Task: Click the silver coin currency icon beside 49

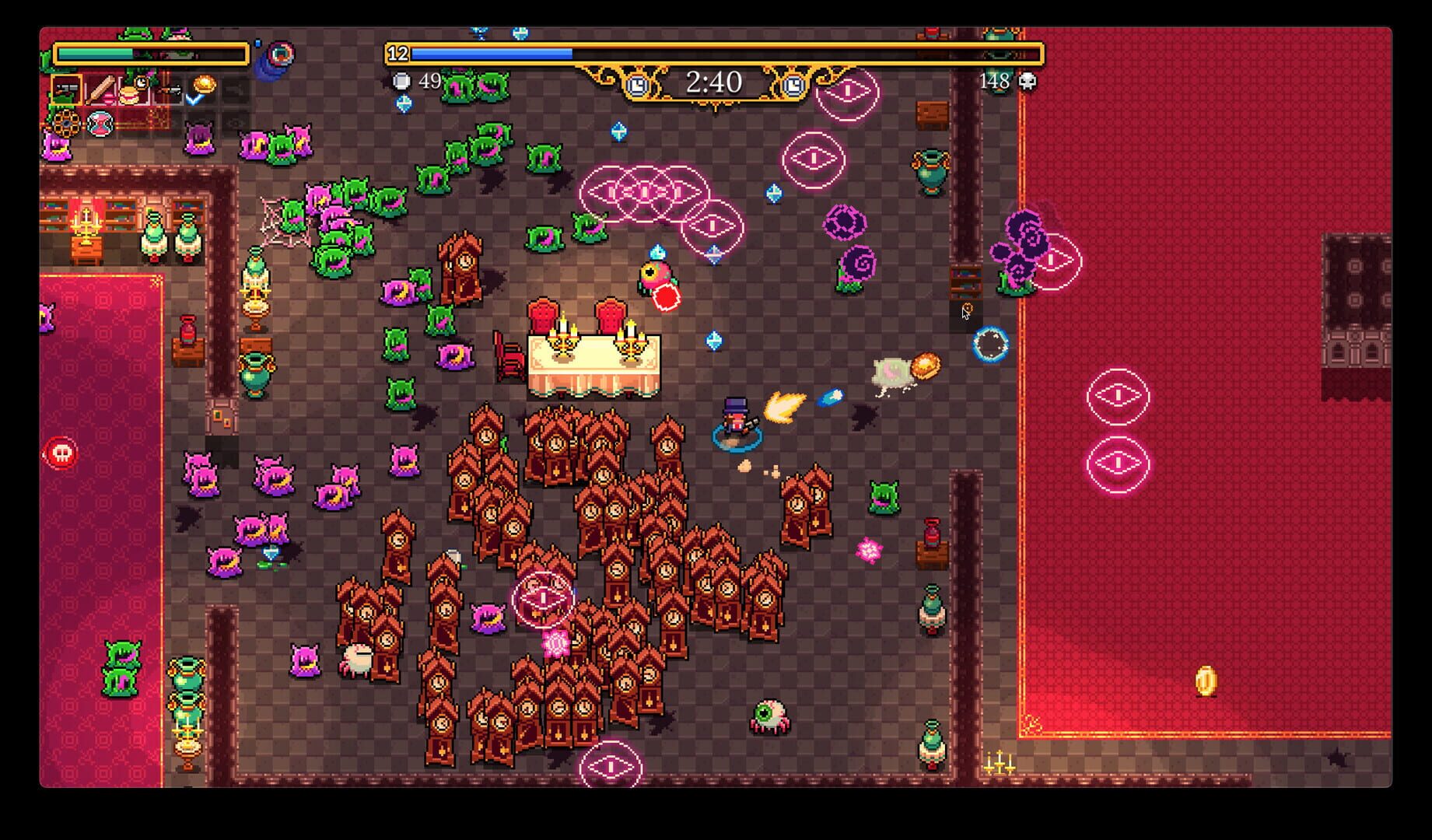Action: coord(403,81)
